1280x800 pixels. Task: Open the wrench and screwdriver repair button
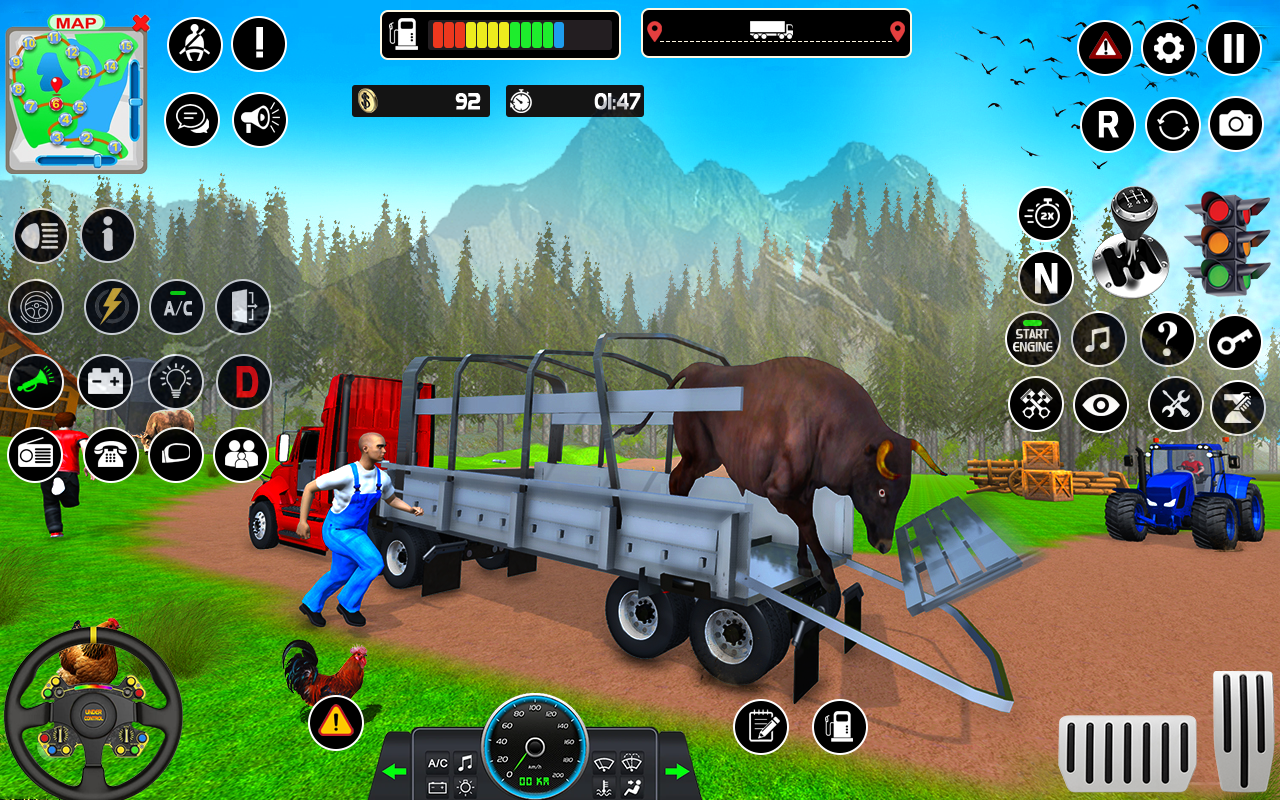click(1175, 405)
